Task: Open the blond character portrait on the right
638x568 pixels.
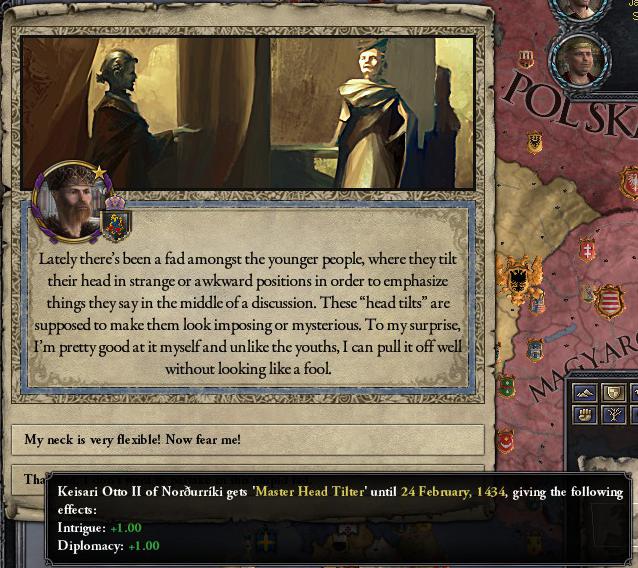Action: click(x=579, y=60)
